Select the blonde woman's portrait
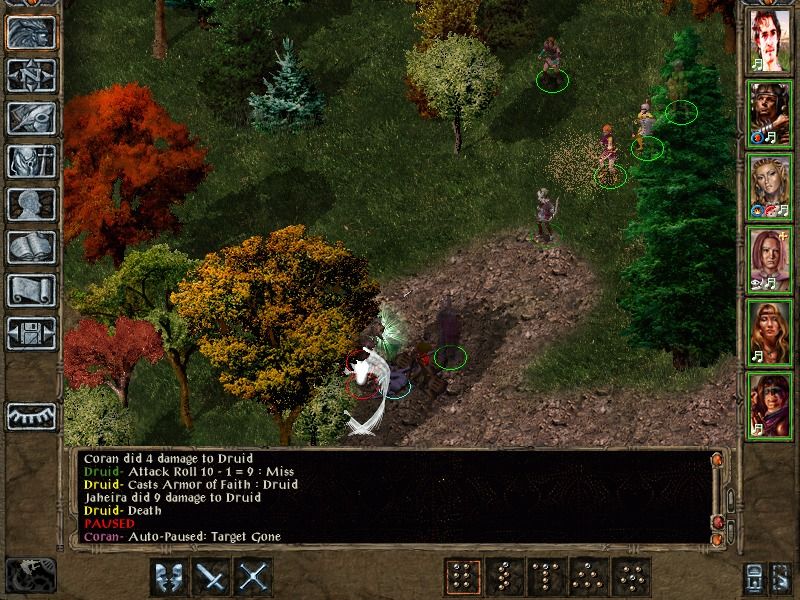Screen dimensions: 800x600 pos(770,186)
